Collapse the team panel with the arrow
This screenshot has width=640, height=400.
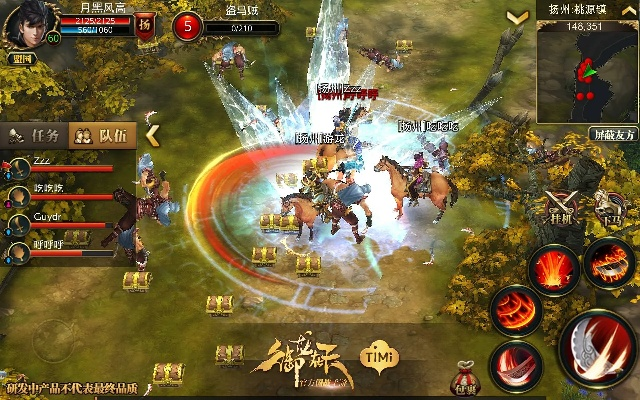[152, 133]
